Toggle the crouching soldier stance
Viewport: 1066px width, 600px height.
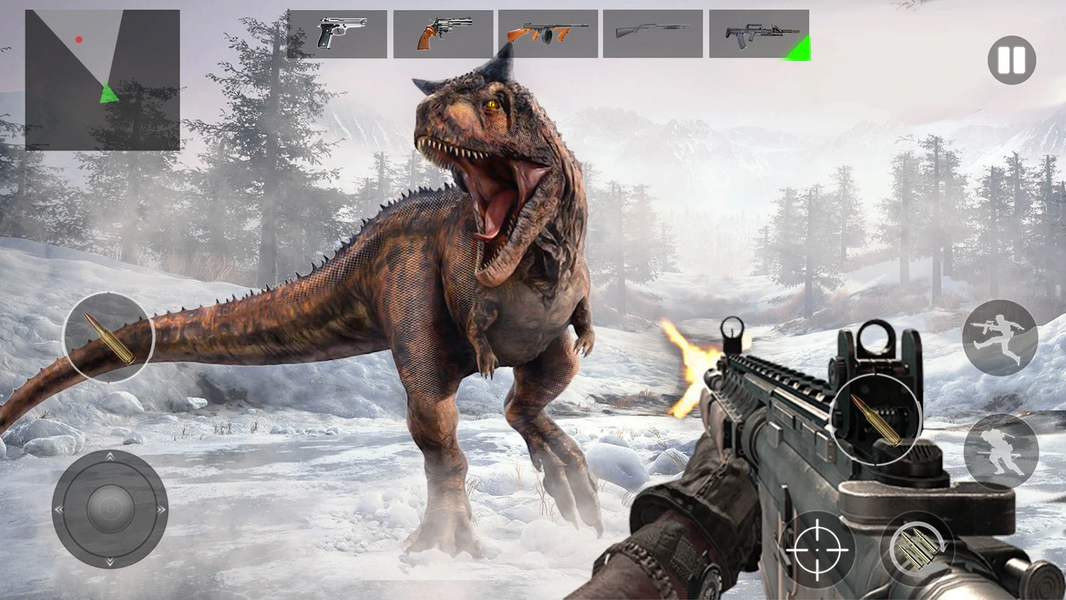coord(1000,451)
